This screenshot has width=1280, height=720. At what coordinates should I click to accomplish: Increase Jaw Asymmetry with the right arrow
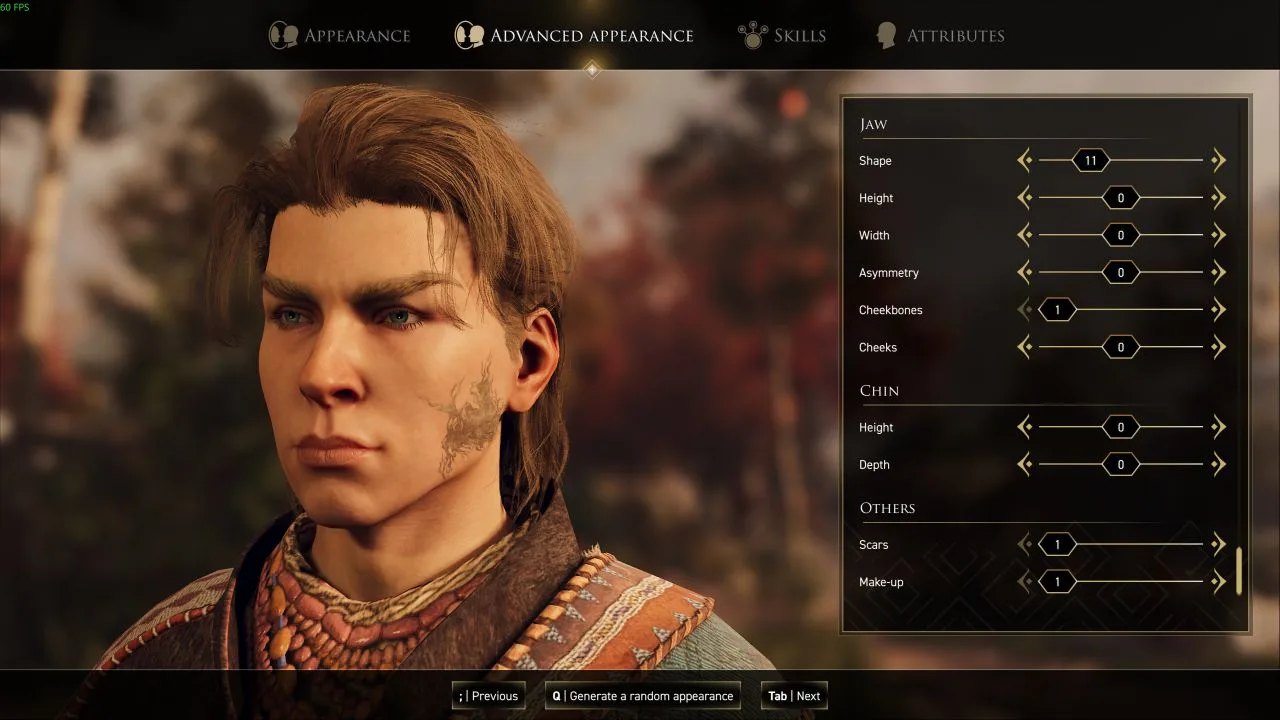pos(1218,273)
